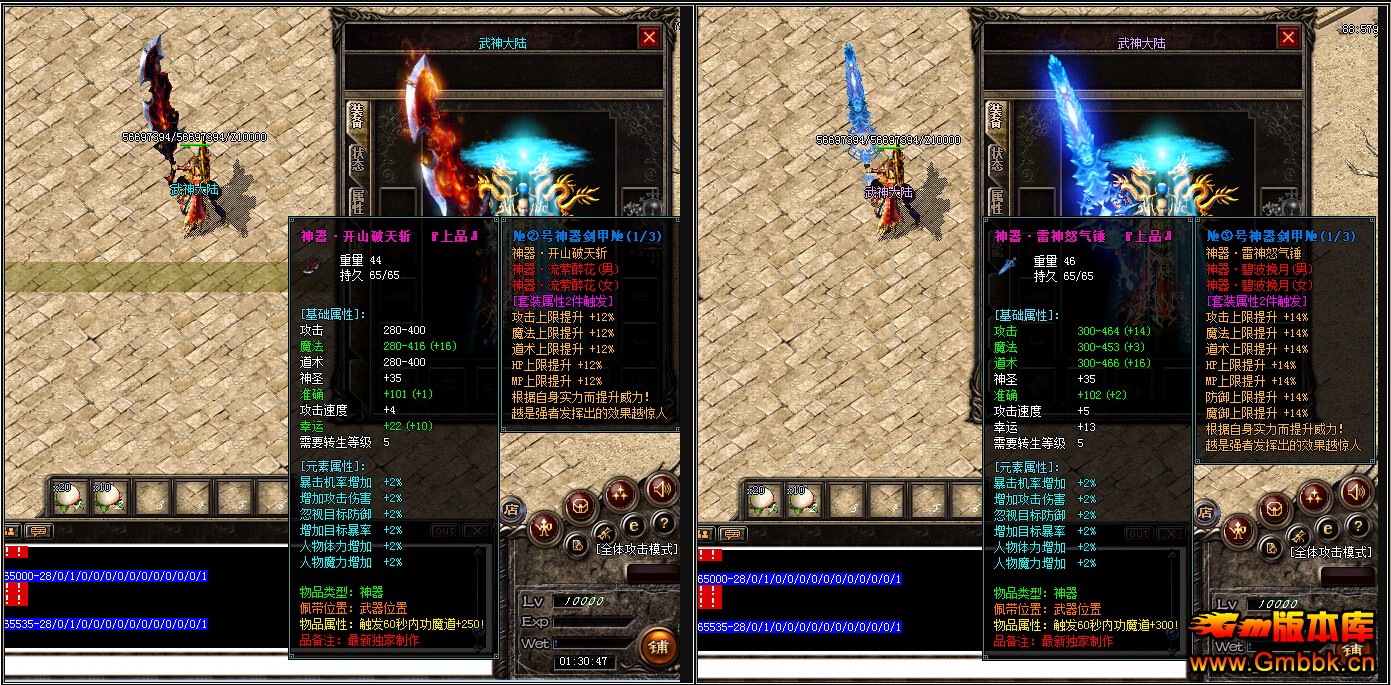The width and height of the screenshot is (1391, 685).
Task: Open the bag chest icon in fire-sword screen
Action: (580, 507)
